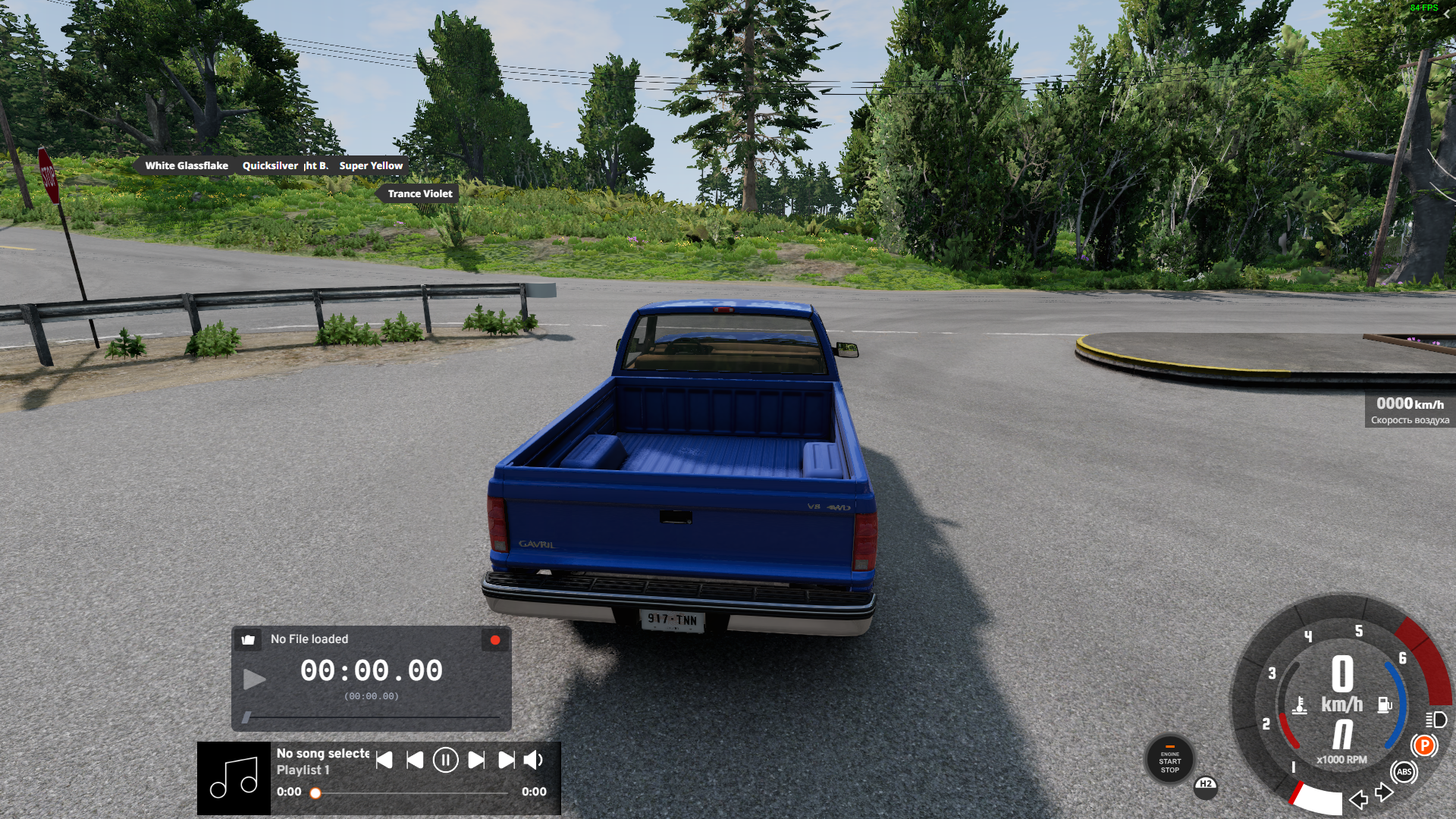Play the replay with the triangle button

pos(254,679)
